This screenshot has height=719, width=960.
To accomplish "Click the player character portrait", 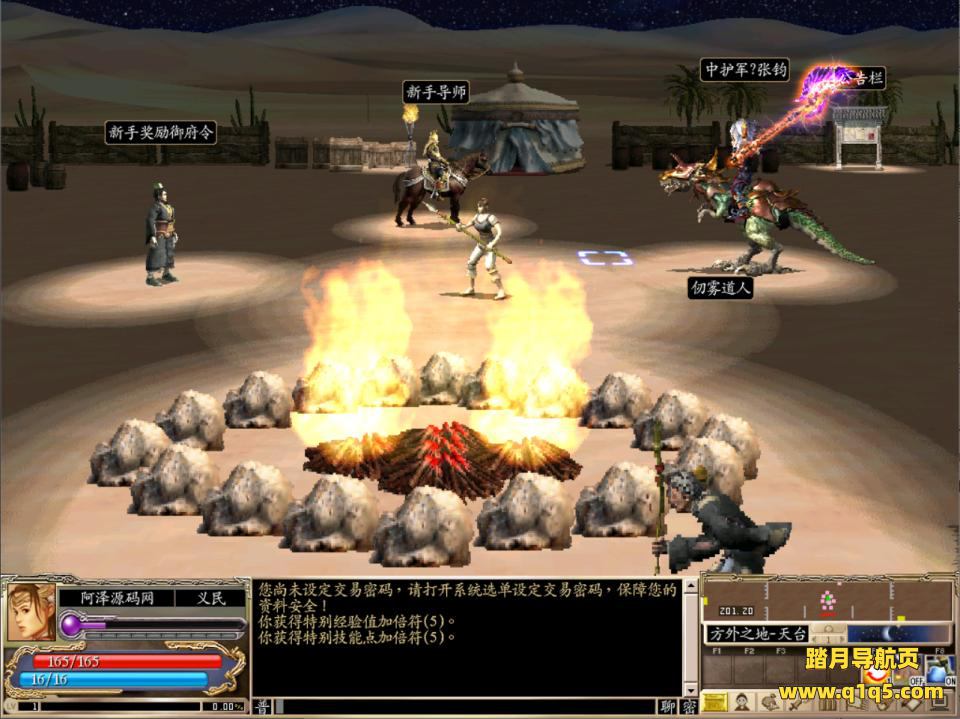I will 30,613.
